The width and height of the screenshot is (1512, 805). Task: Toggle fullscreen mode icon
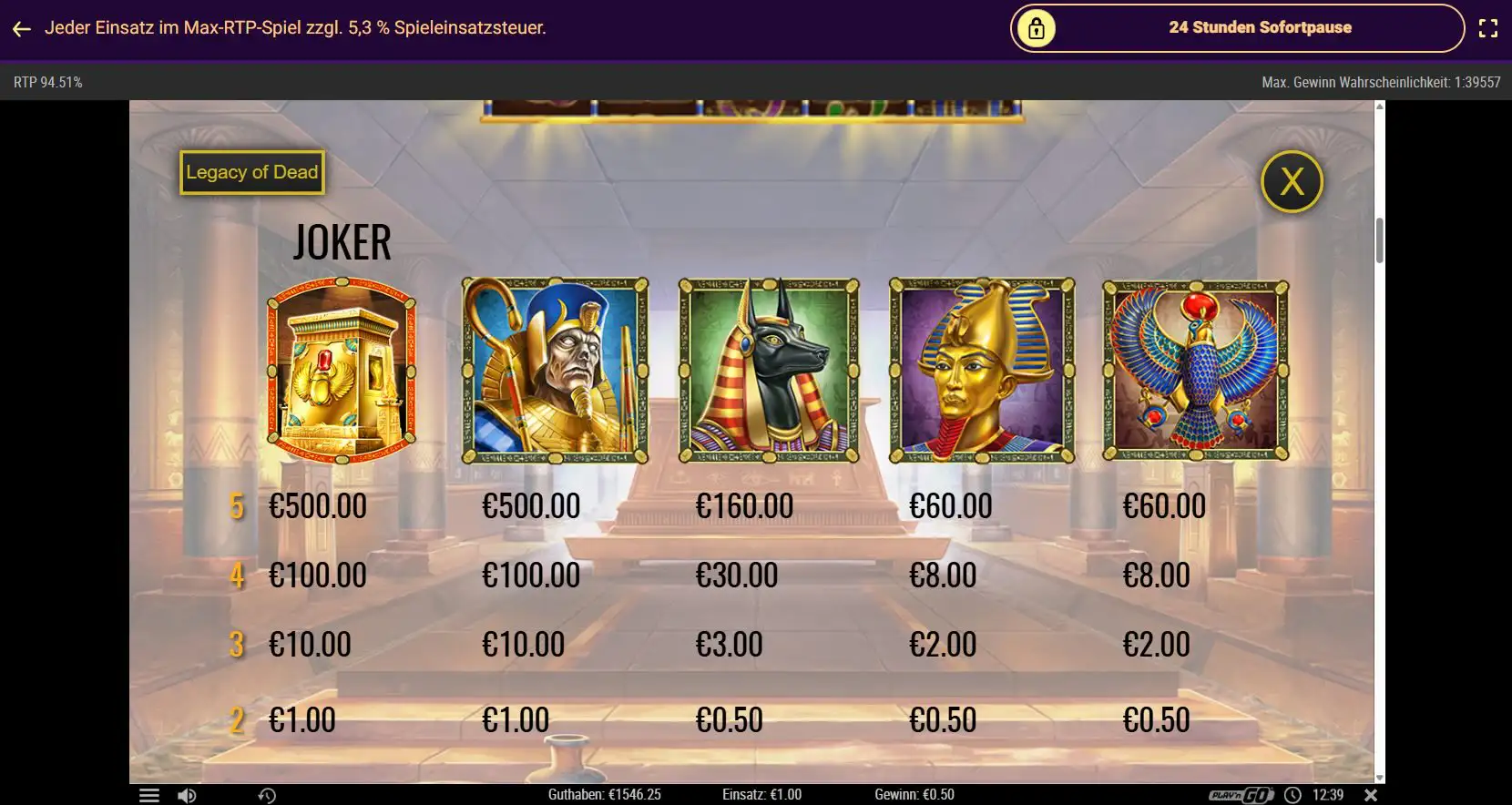pyautogui.click(x=1487, y=28)
